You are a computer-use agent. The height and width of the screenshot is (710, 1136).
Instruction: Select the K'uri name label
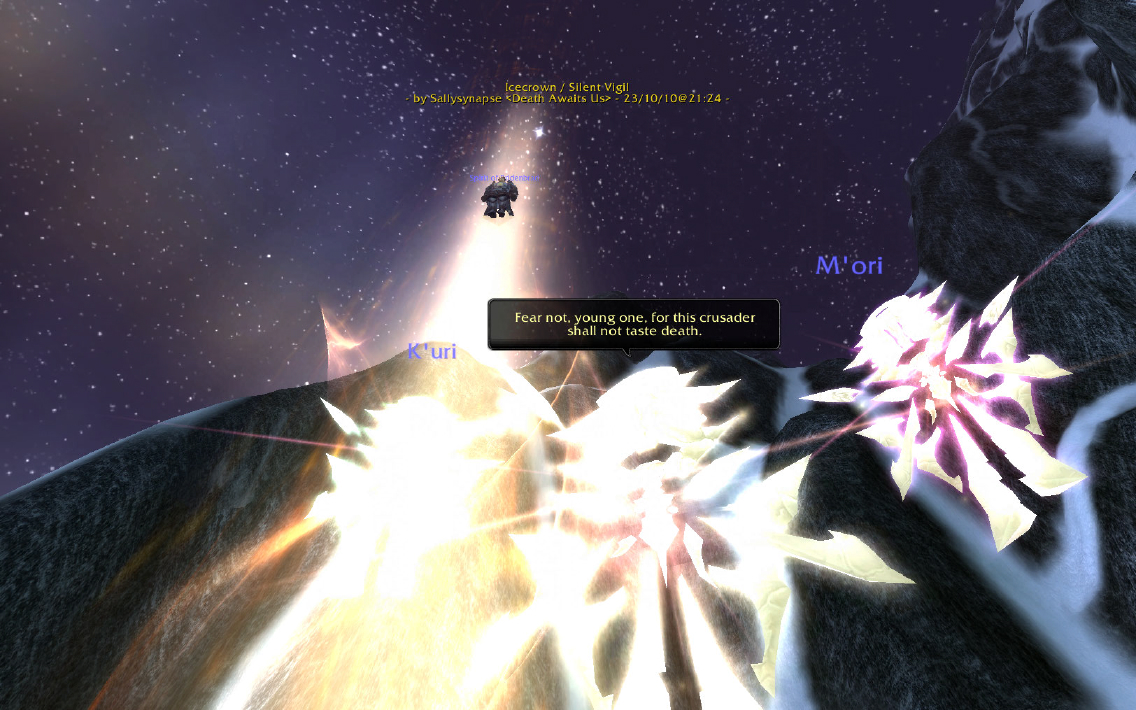pyautogui.click(x=432, y=352)
